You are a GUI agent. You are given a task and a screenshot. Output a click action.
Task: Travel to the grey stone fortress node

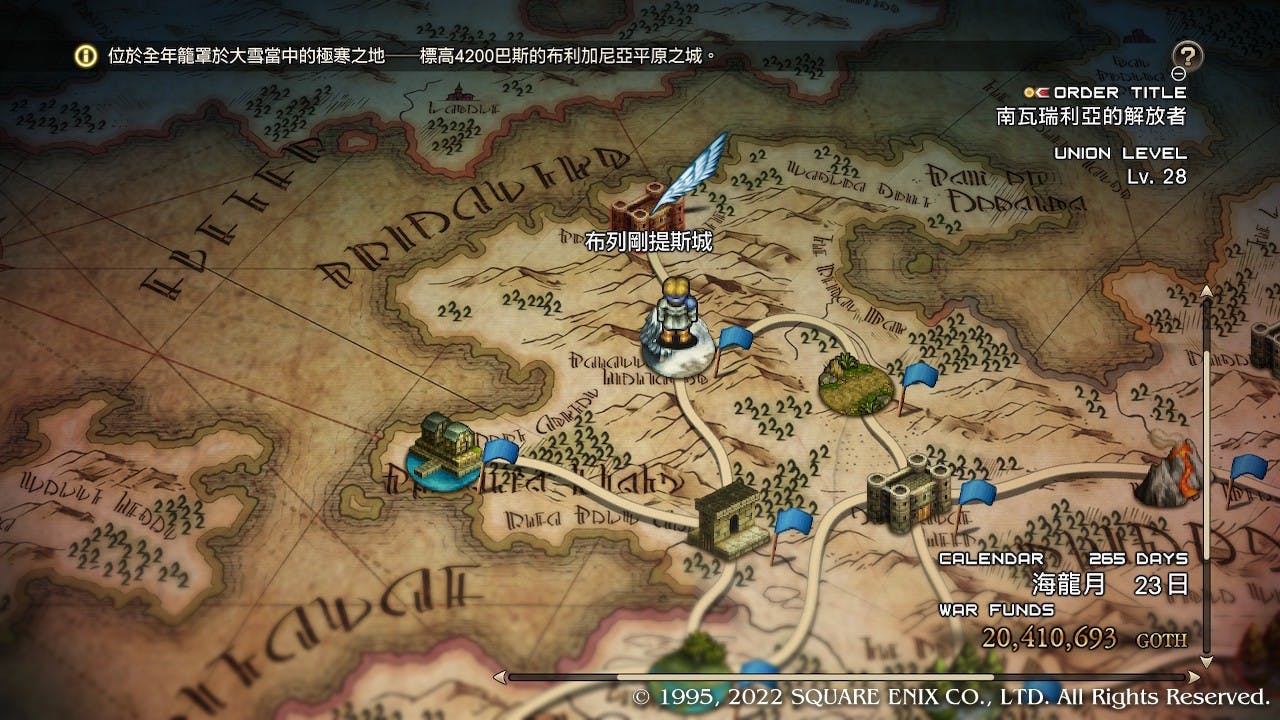pos(907,491)
